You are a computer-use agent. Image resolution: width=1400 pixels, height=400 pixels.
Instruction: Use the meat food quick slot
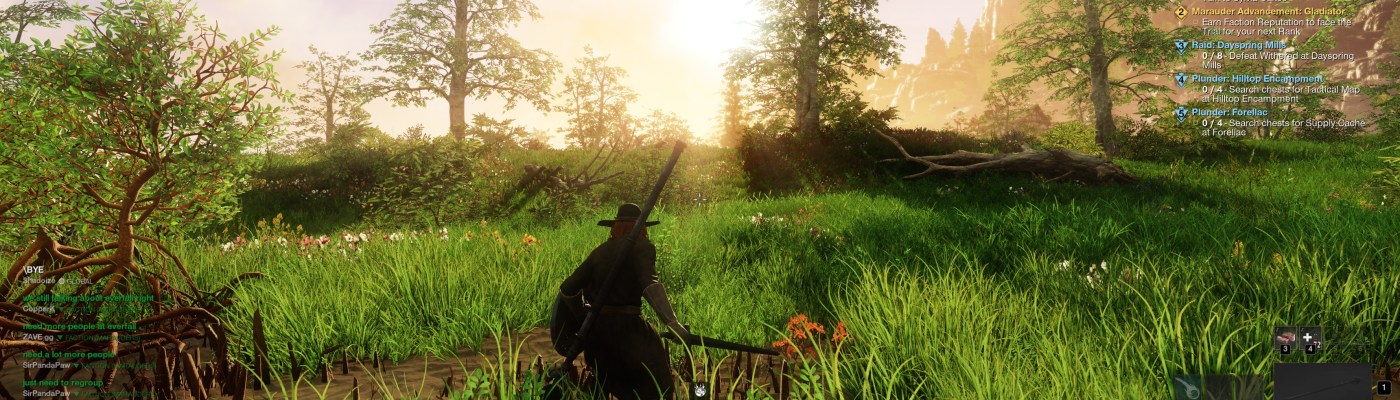pos(1285,338)
